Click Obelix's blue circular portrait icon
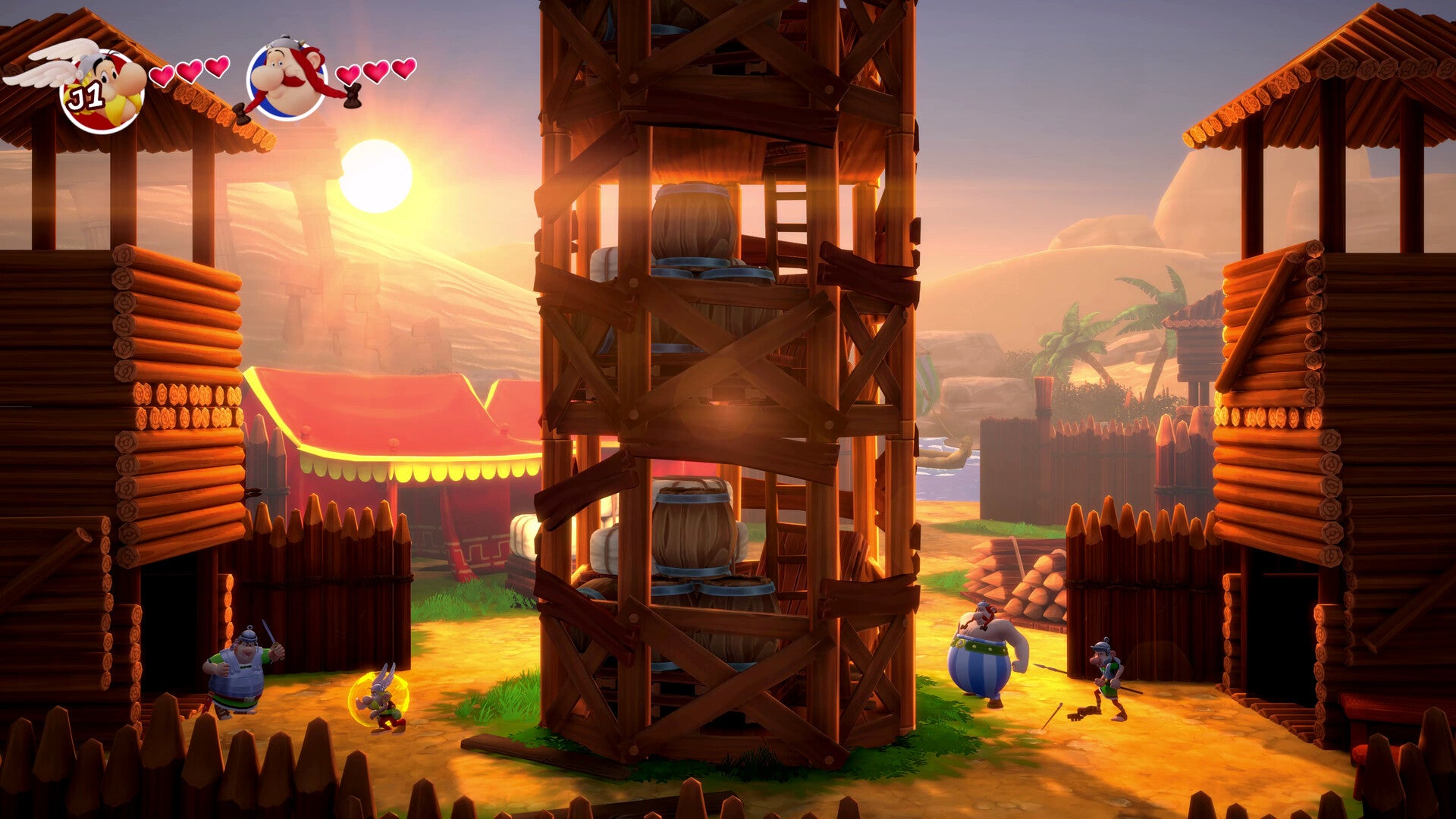 (x=287, y=77)
